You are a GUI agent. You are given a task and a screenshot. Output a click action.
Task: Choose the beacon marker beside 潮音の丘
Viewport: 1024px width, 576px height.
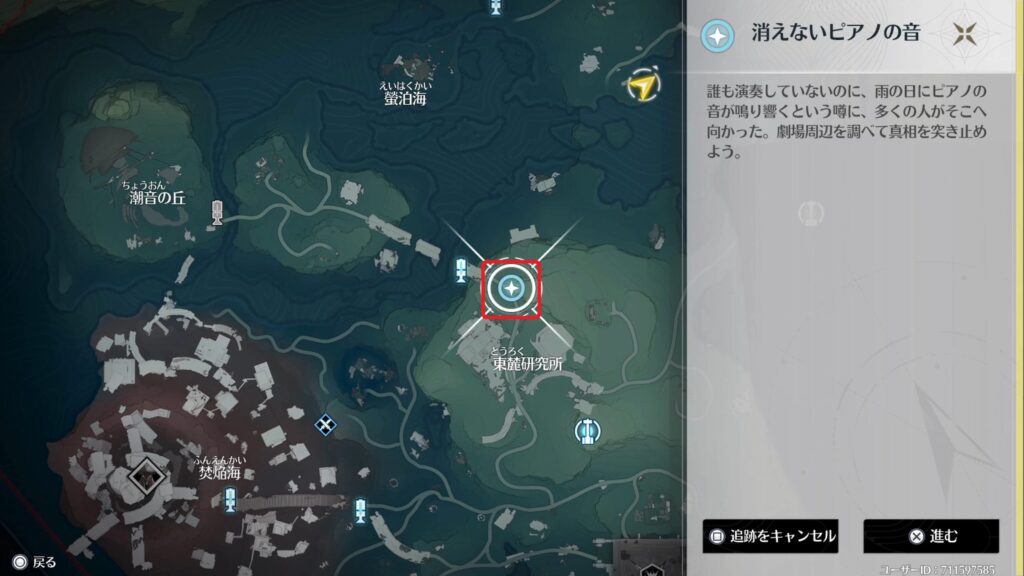(x=217, y=211)
